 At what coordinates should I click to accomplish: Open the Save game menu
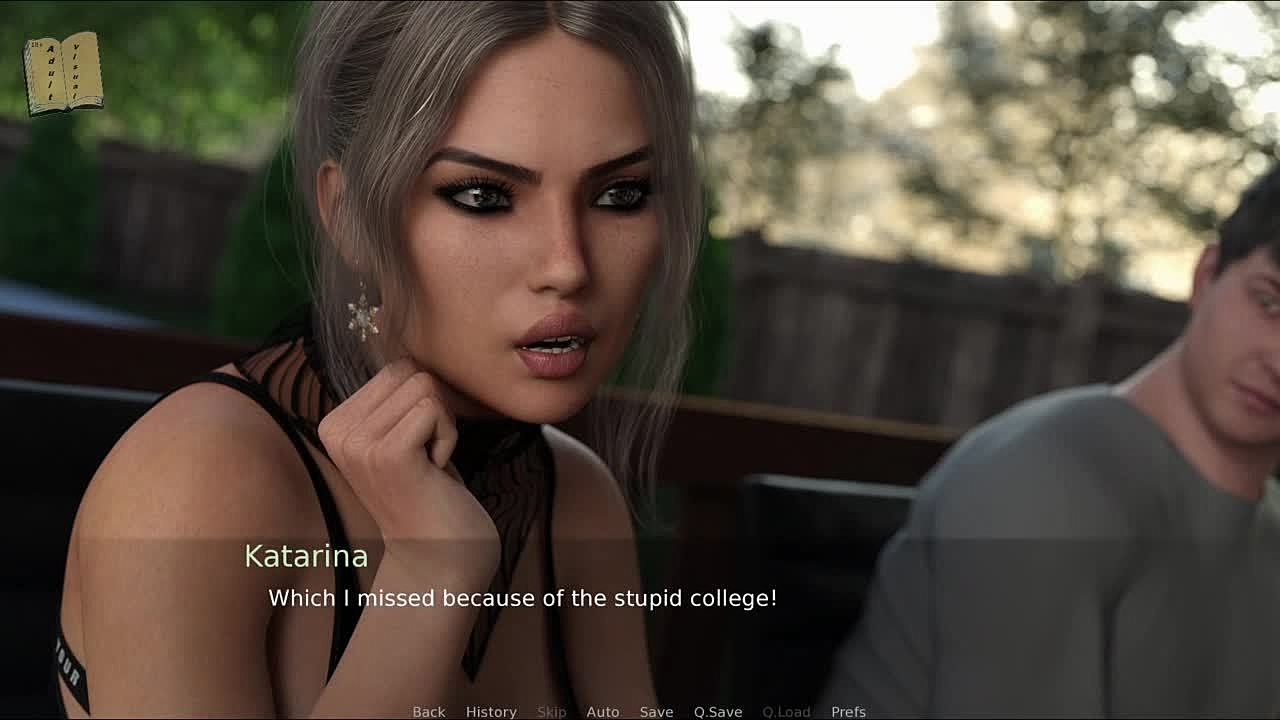tap(656, 711)
